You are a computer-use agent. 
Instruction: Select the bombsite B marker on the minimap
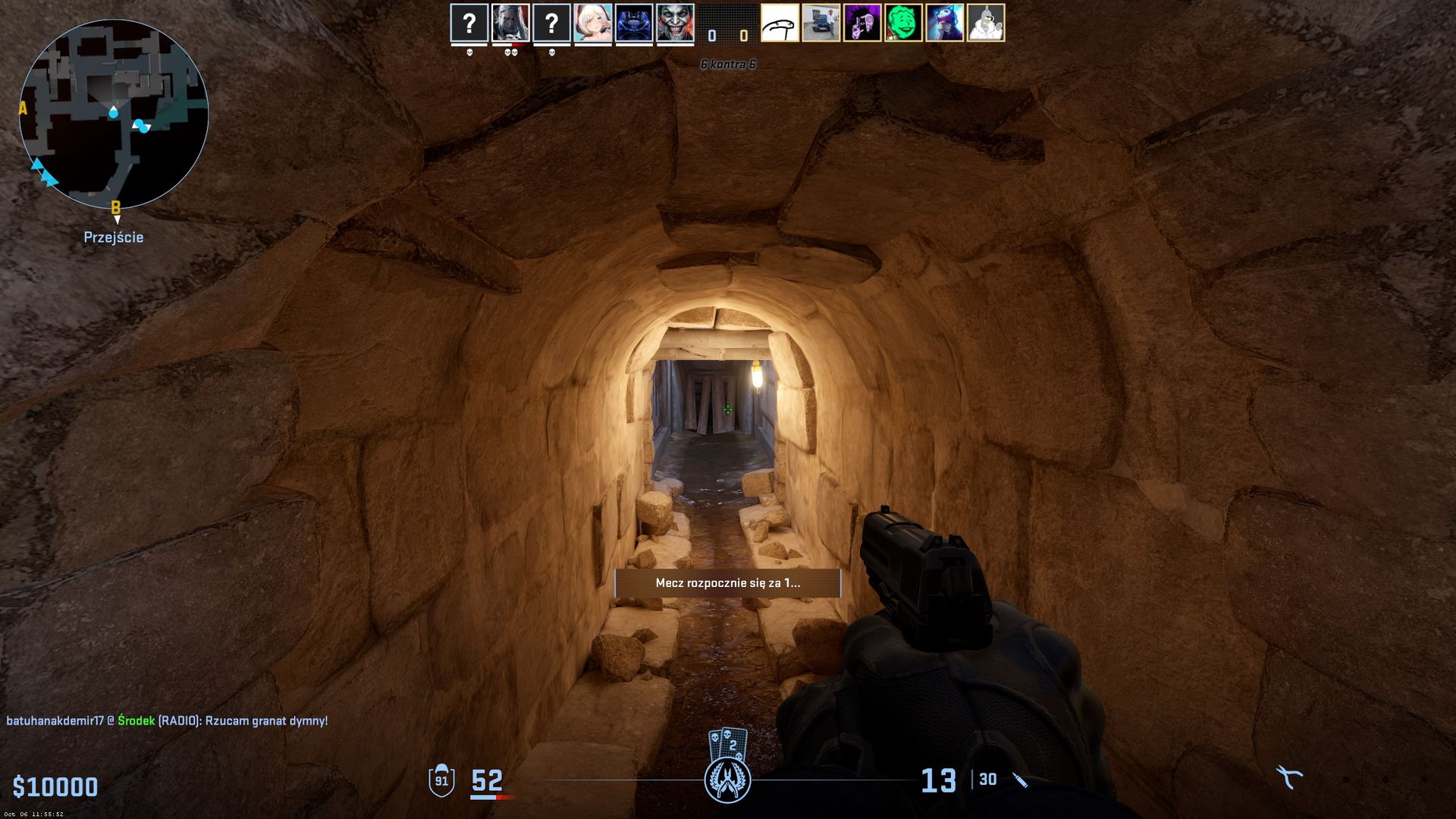[115, 206]
